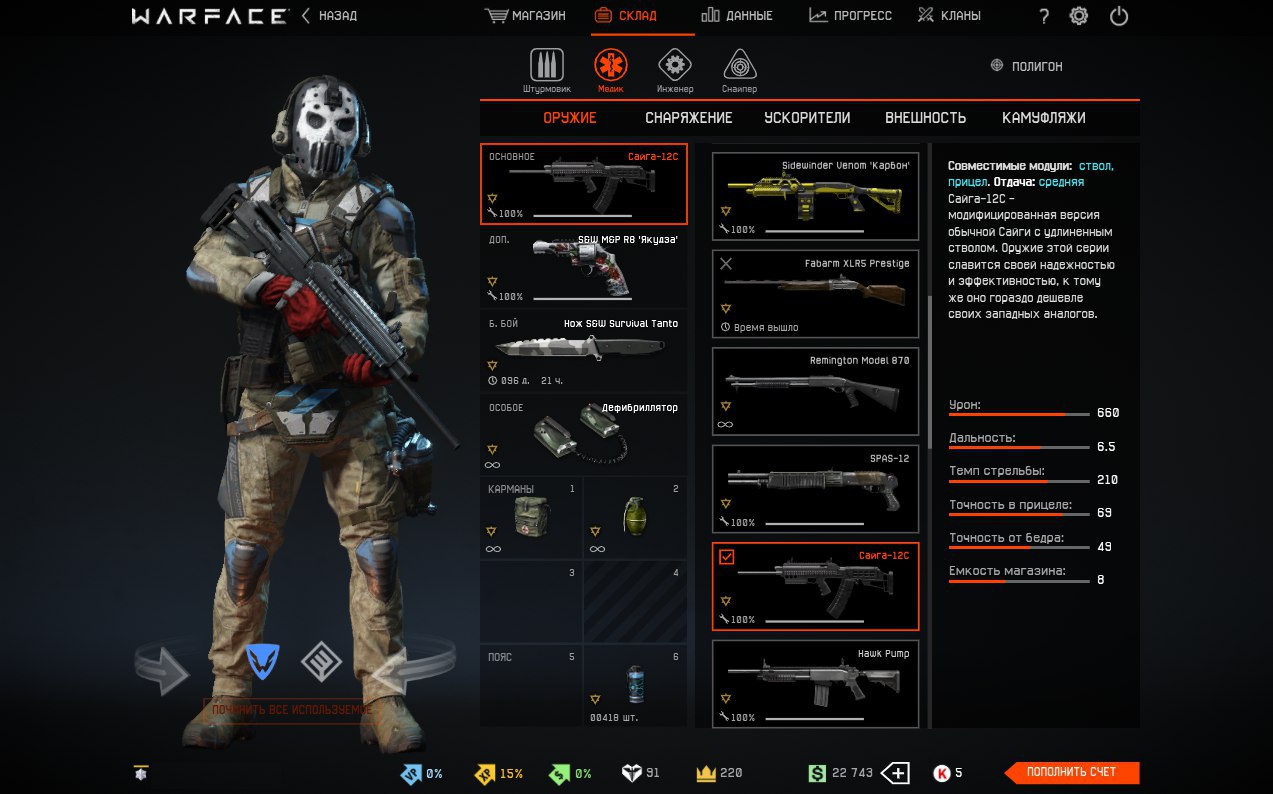The height and width of the screenshot is (794, 1273).
Task: Select the S&W M&P R8 'Якудза' secondary slot
Action: point(583,267)
